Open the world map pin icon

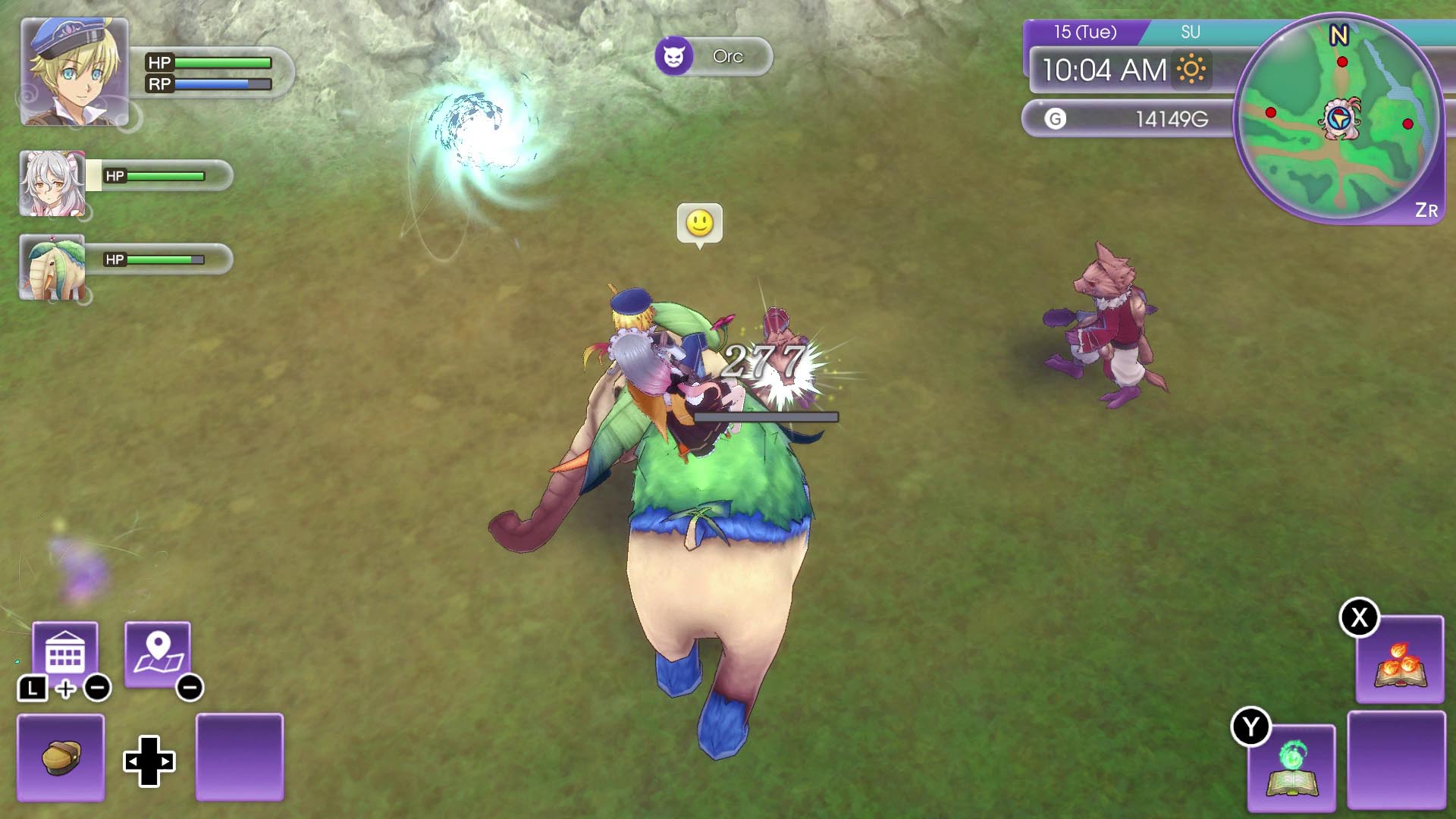(158, 654)
